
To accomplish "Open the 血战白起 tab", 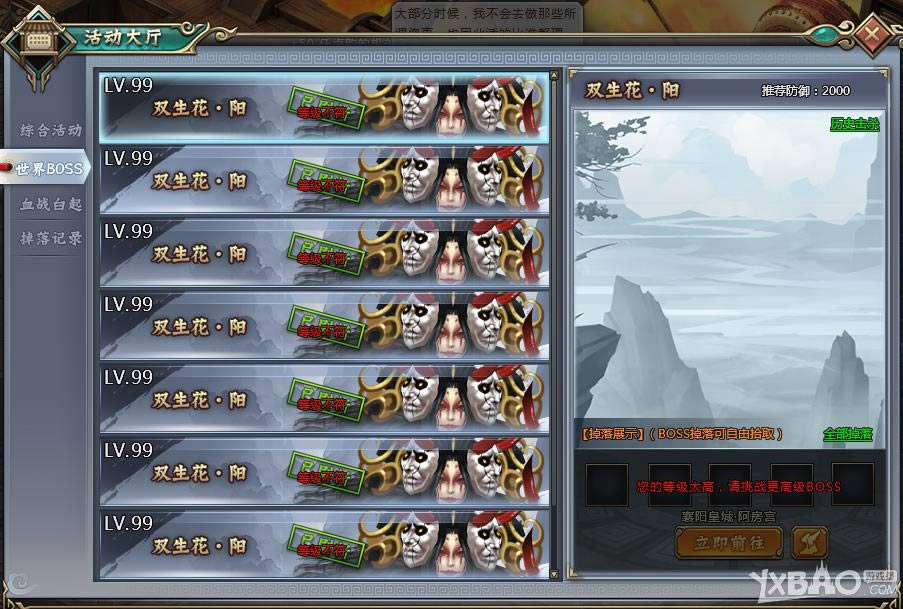I will coord(51,204).
